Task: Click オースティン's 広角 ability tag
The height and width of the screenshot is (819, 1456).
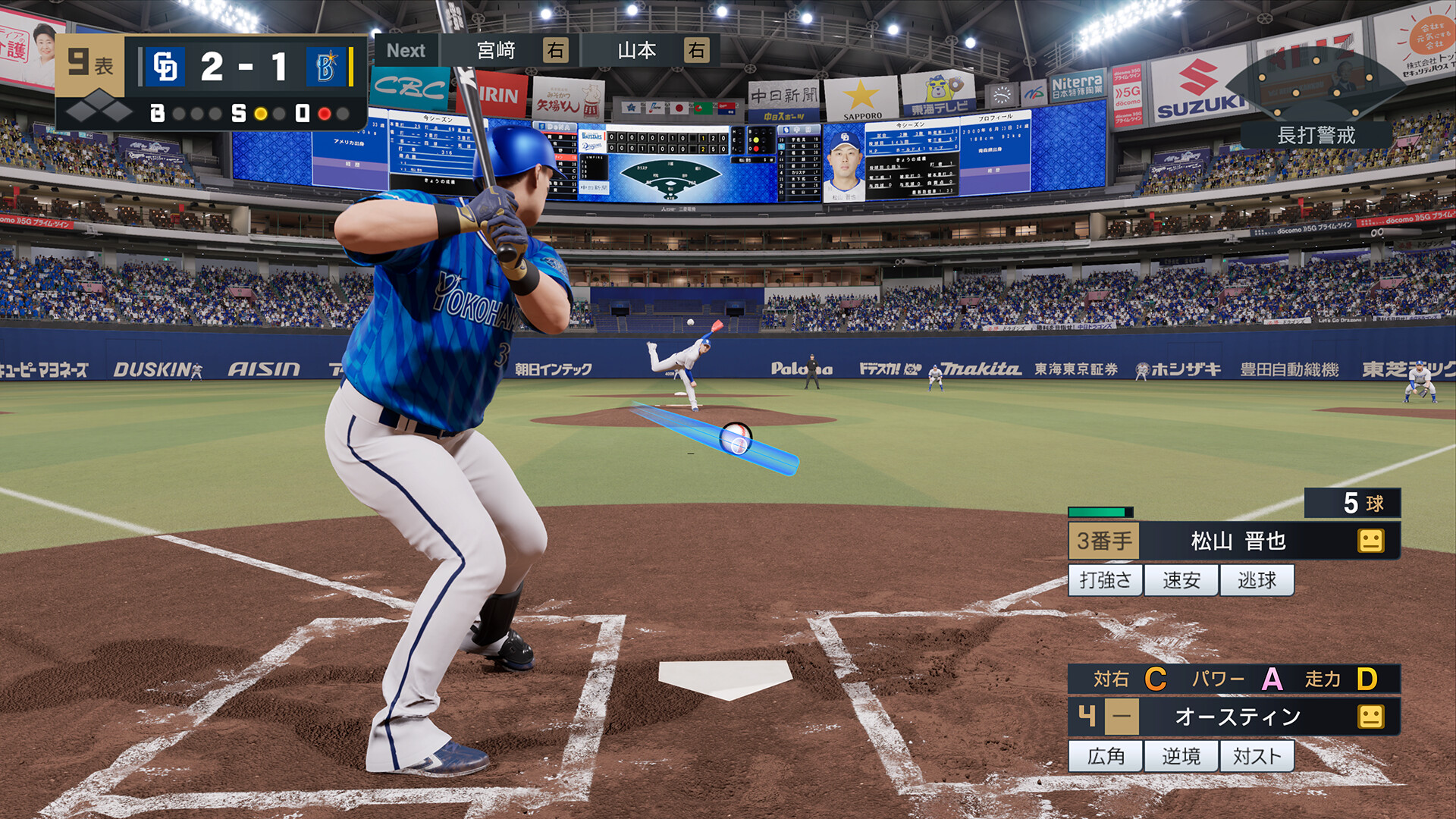Action: pos(1105,755)
